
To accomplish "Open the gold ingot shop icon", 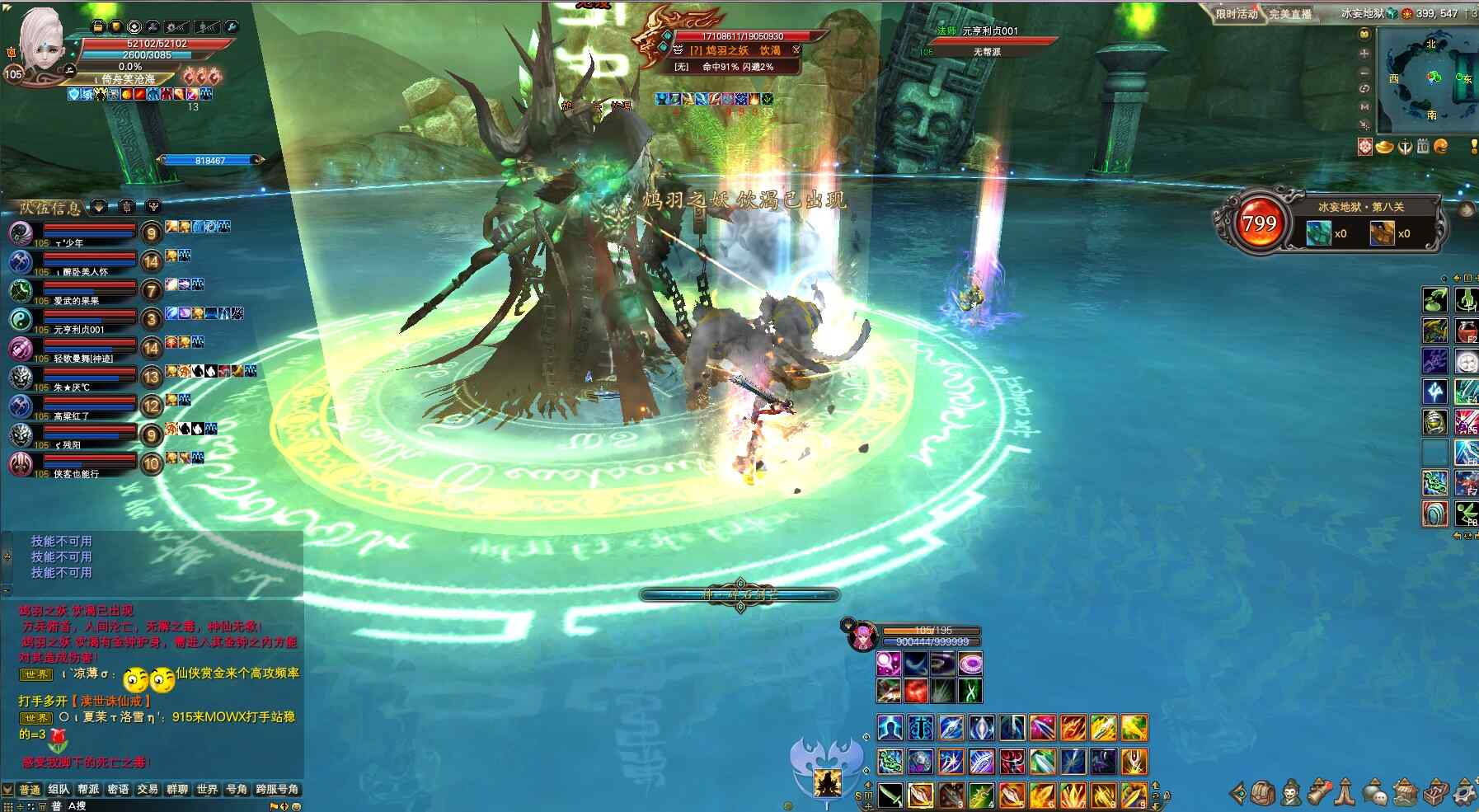I will 1384,147.
